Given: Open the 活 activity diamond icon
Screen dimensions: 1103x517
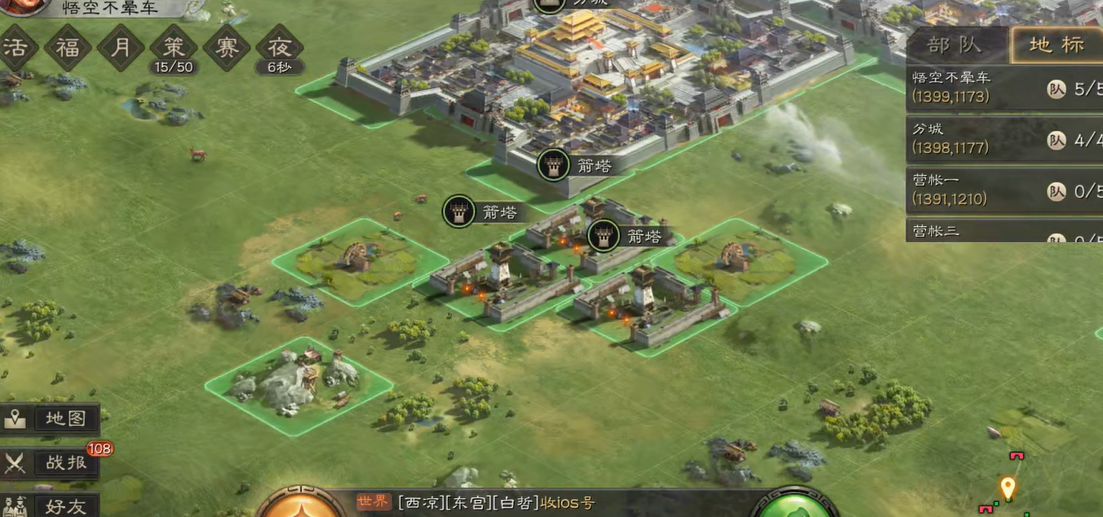Looking at the screenshot, I should tap(17, 48).
